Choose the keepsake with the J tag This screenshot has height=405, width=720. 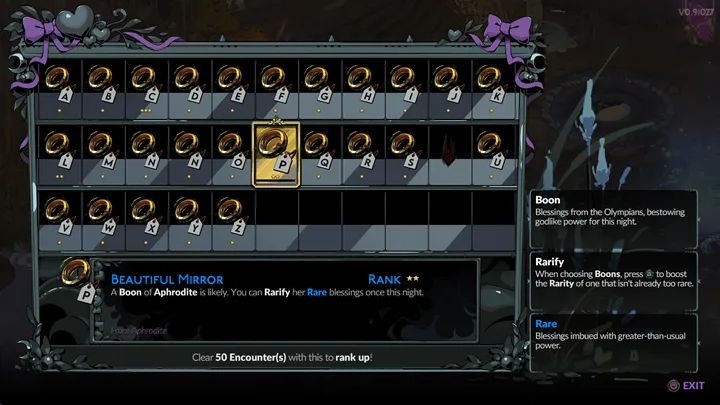[x=447, y=83]
